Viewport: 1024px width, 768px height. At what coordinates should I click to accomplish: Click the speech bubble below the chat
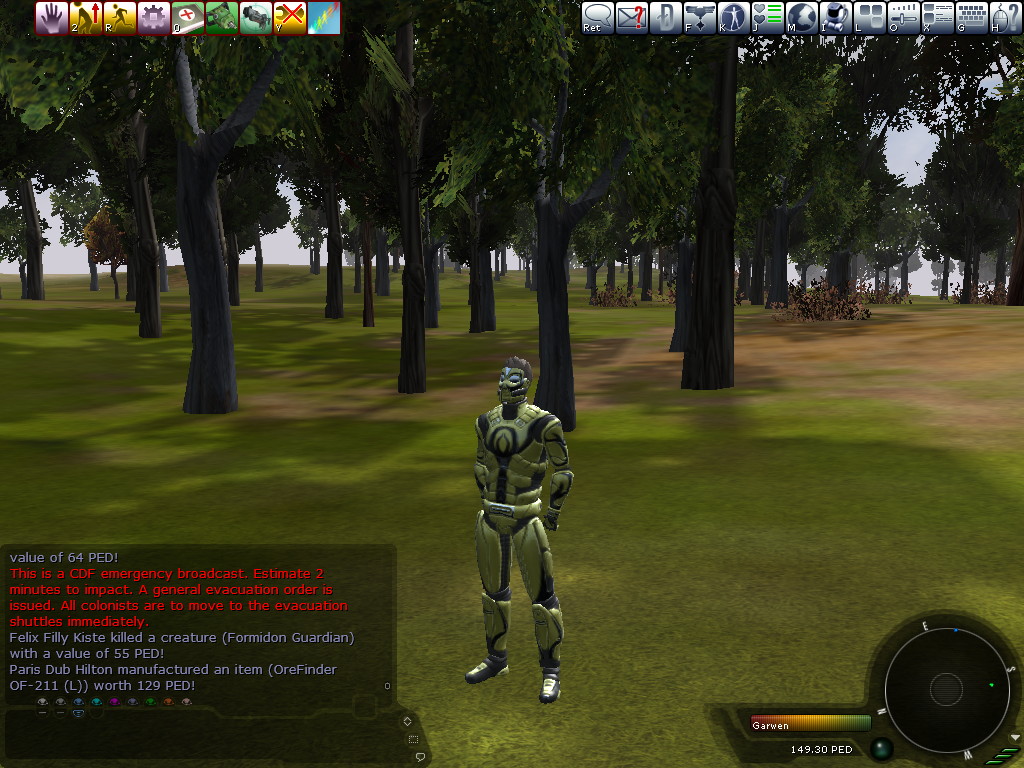tap(421, 756)
